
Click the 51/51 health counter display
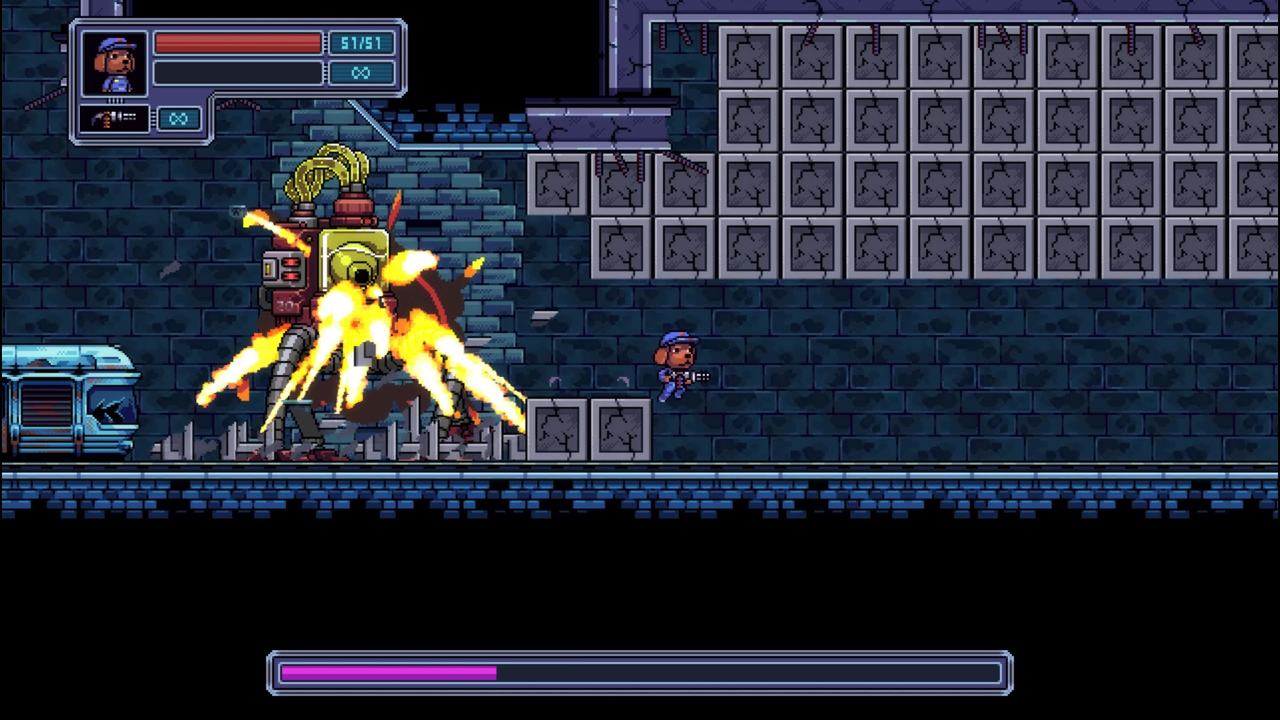(x=361, y=44)
